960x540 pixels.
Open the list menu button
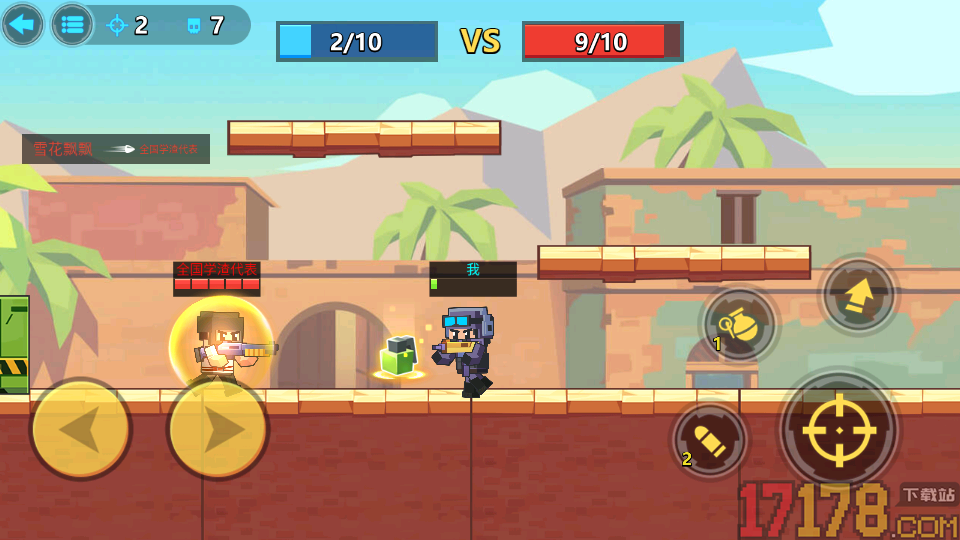[x=72, y=24]
